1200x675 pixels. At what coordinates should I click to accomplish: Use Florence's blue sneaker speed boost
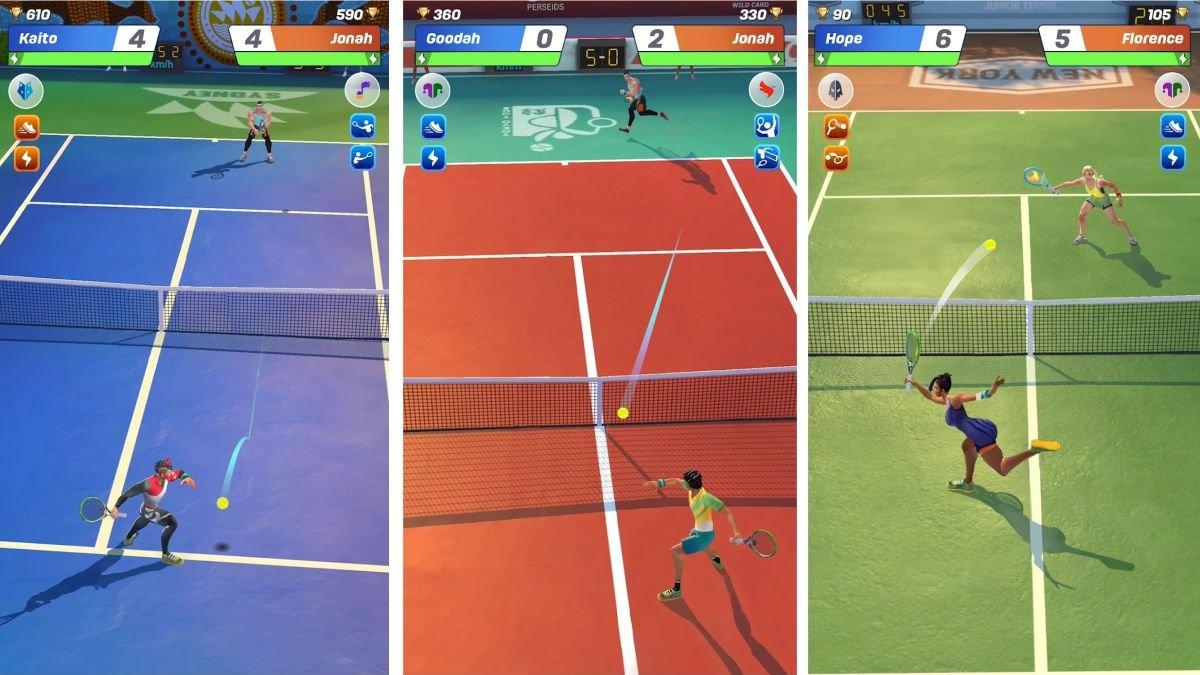pos(1172,126)
